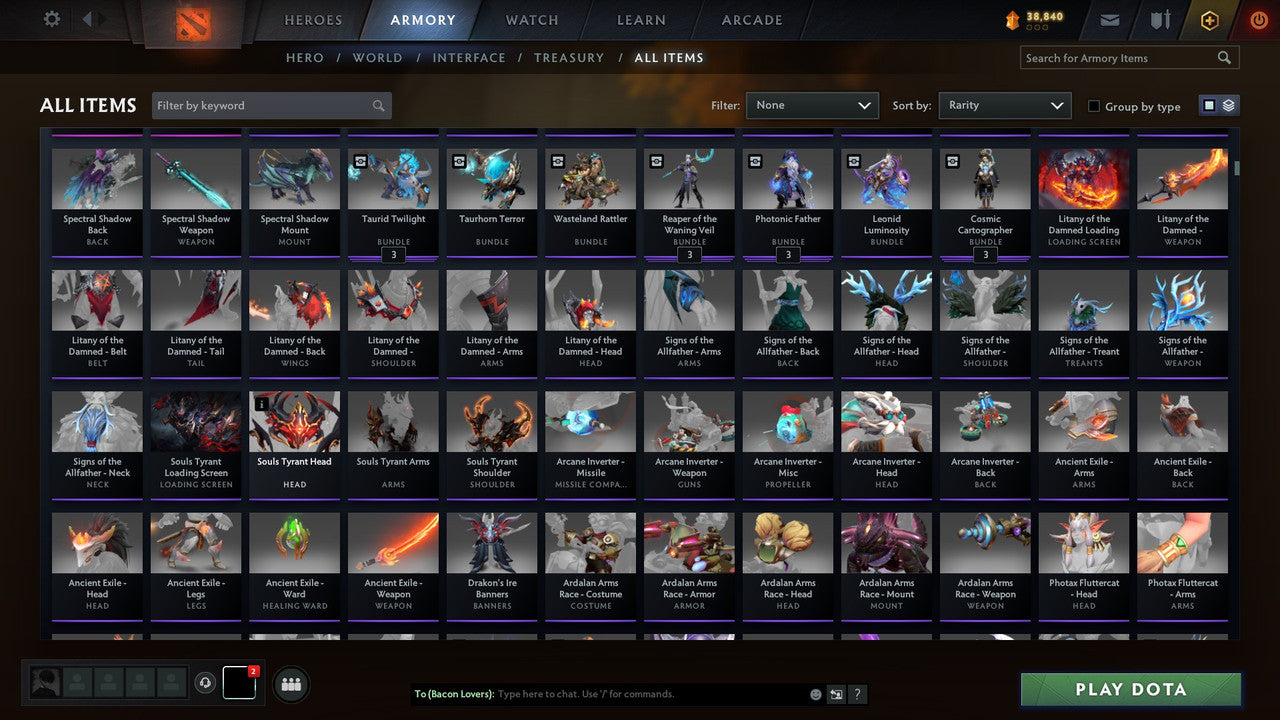Open the Dota Plus hexagon icon
The width and height of the screenshot is (1280, 720).
click(1209, 19)
